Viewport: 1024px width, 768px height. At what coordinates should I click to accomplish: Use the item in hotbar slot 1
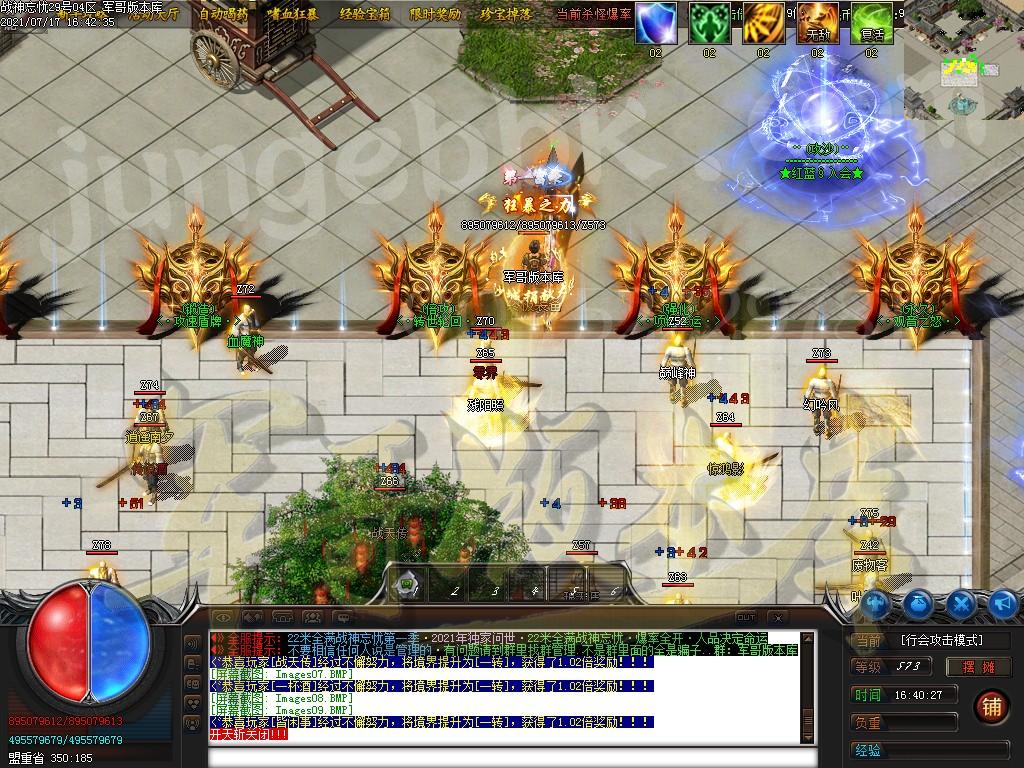pyautogui.click(x=408, y=583)
